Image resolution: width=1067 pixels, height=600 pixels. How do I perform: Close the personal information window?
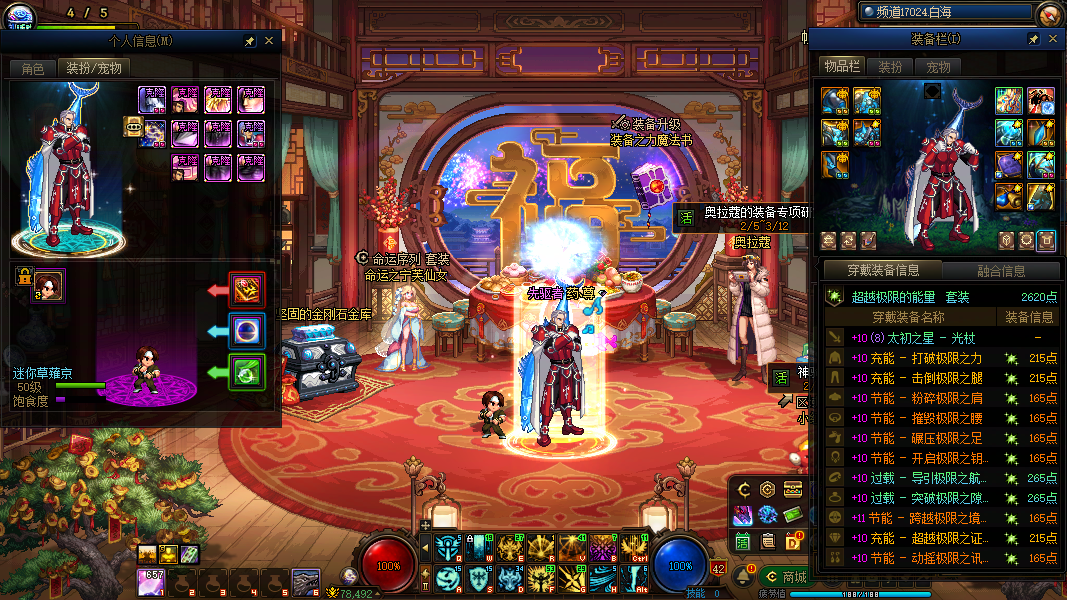268,41
